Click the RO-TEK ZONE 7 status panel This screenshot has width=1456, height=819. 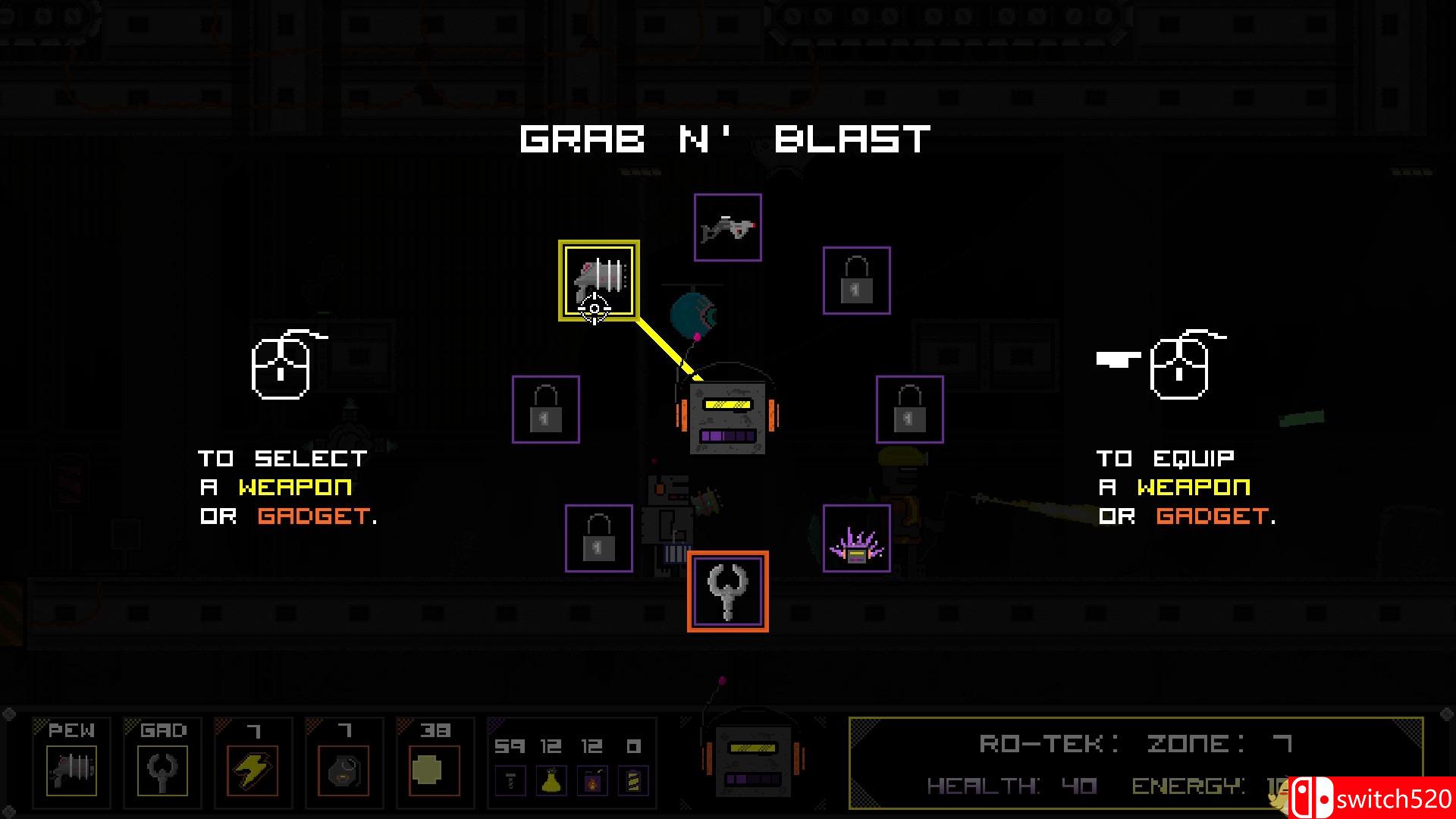tap(1107, 743)
